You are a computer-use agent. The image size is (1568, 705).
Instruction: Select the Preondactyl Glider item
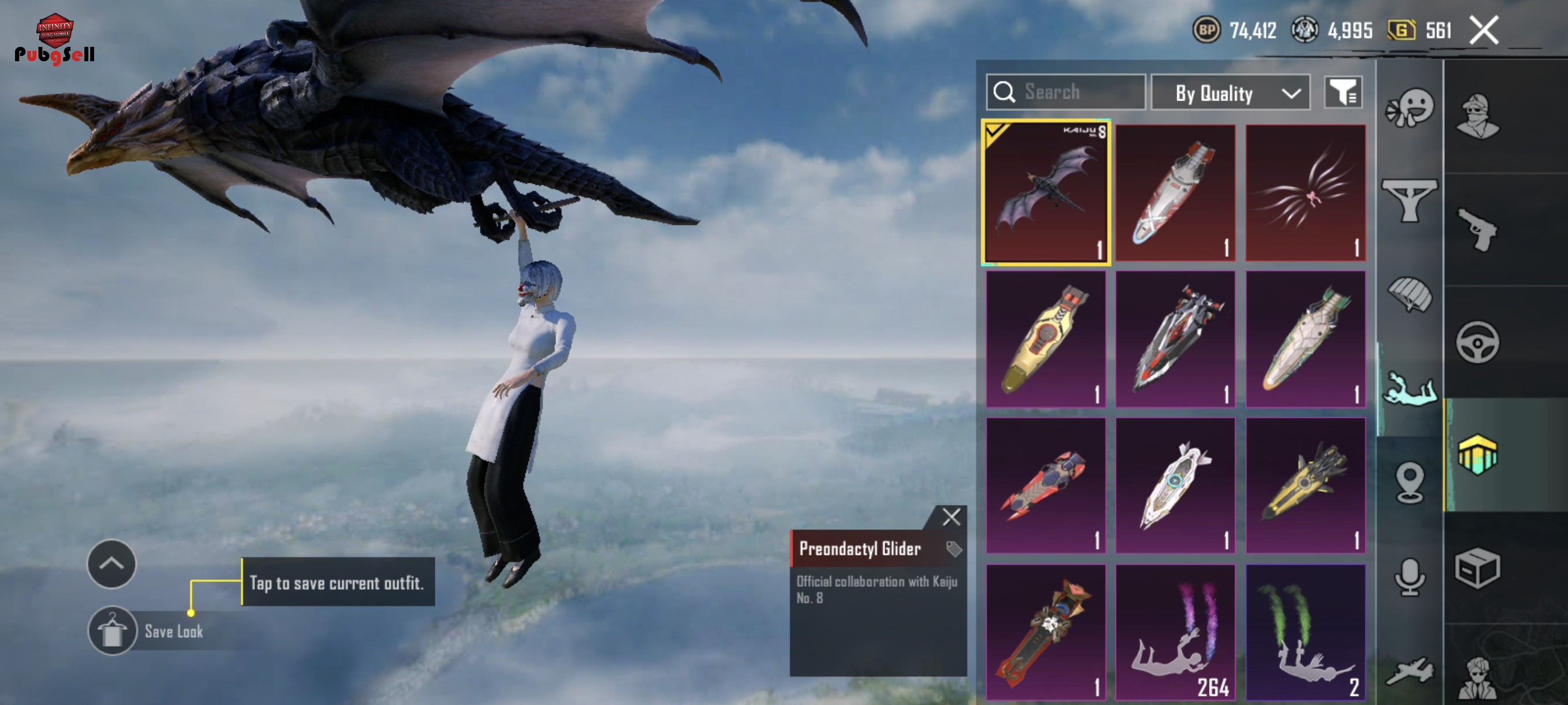click(1046, 192)
